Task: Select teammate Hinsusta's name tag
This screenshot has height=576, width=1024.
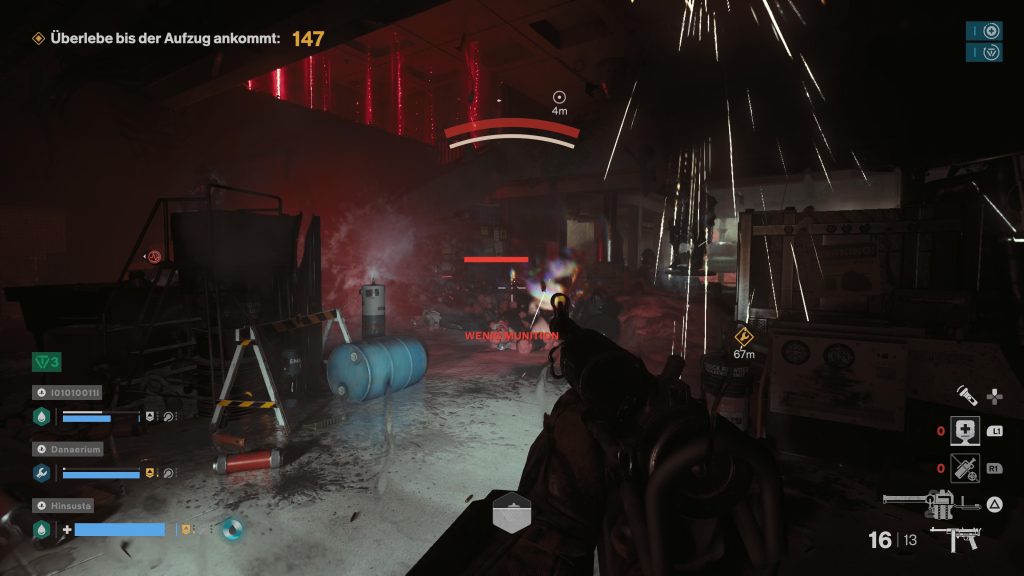Action: 69,506
